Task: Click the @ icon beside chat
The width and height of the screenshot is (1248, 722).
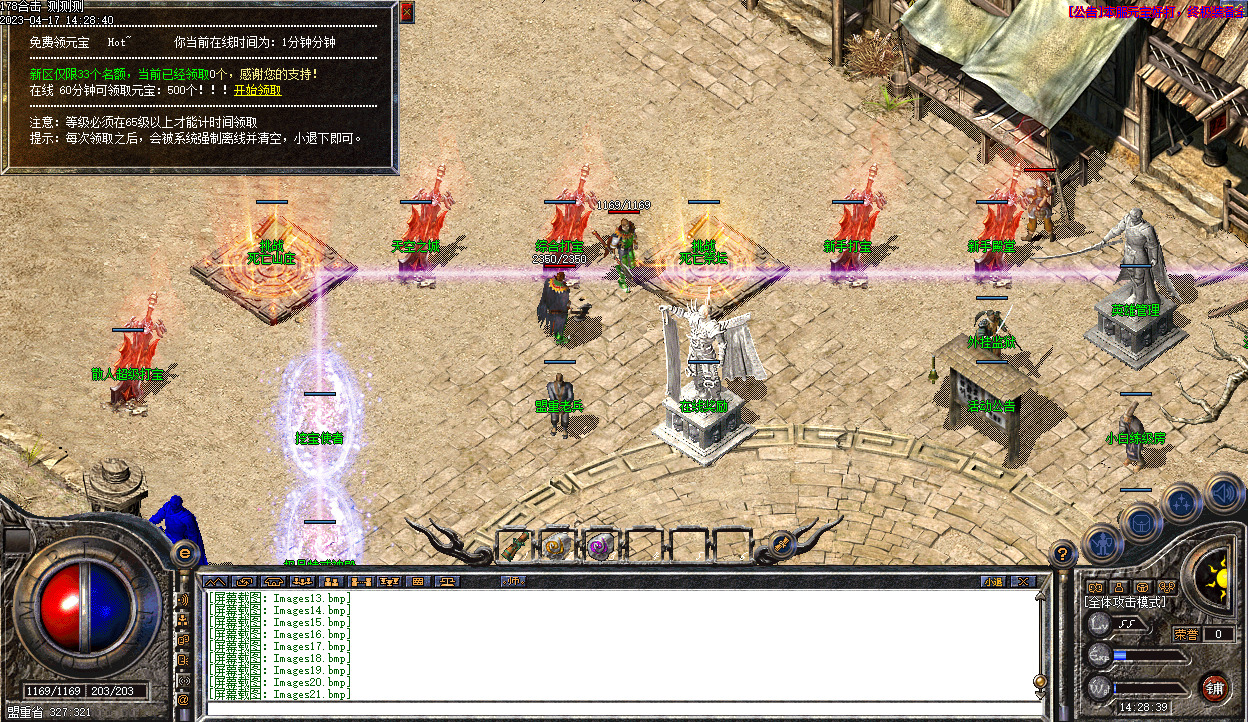Action: point(183,700)
